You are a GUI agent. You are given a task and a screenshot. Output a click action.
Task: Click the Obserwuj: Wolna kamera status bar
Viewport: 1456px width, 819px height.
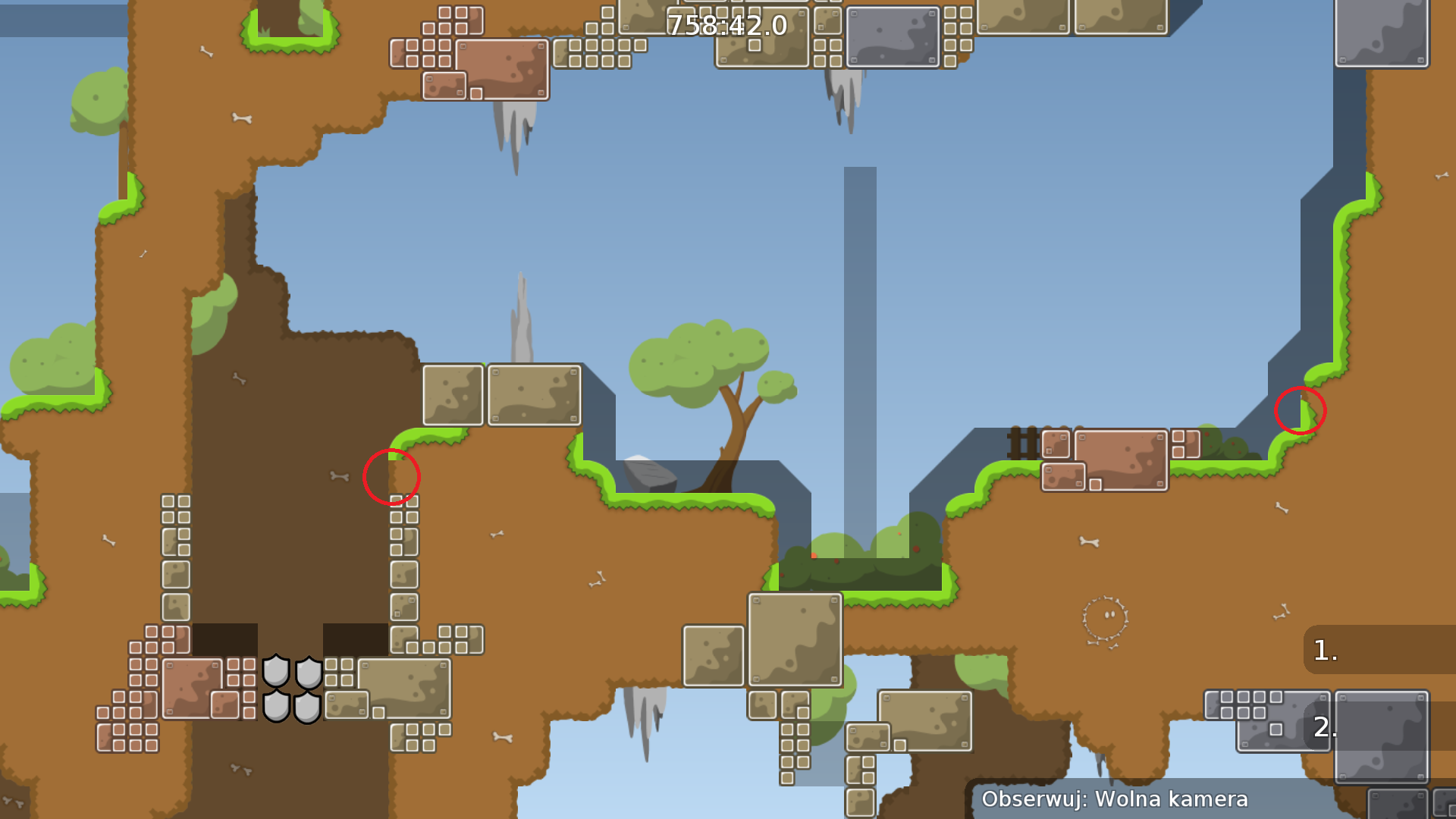[1115, 799]
